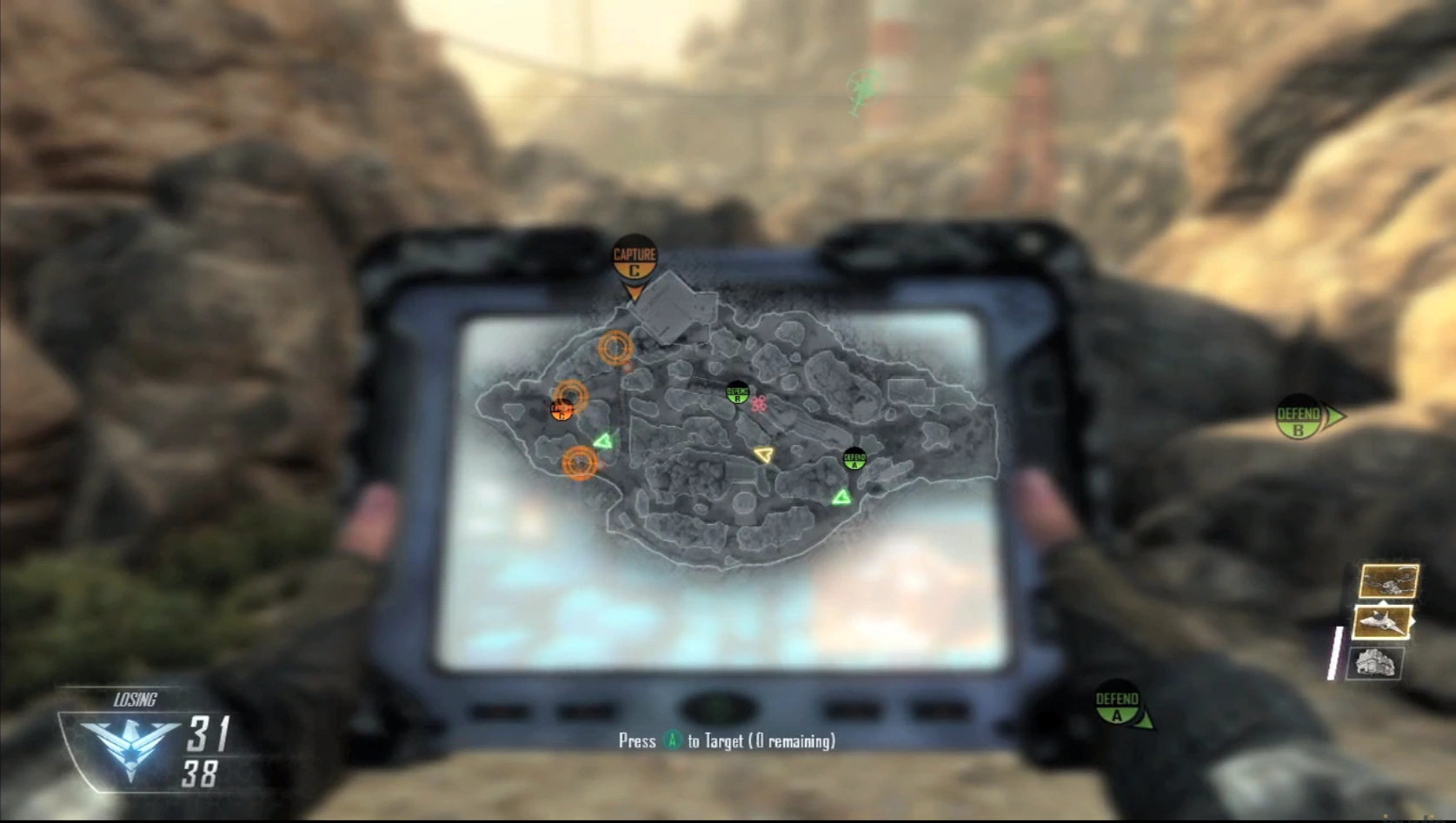Screen dimensions: 1456x823
Task: Select the green friendly arrow below Defend A
Action: click(x=842, y=497)
